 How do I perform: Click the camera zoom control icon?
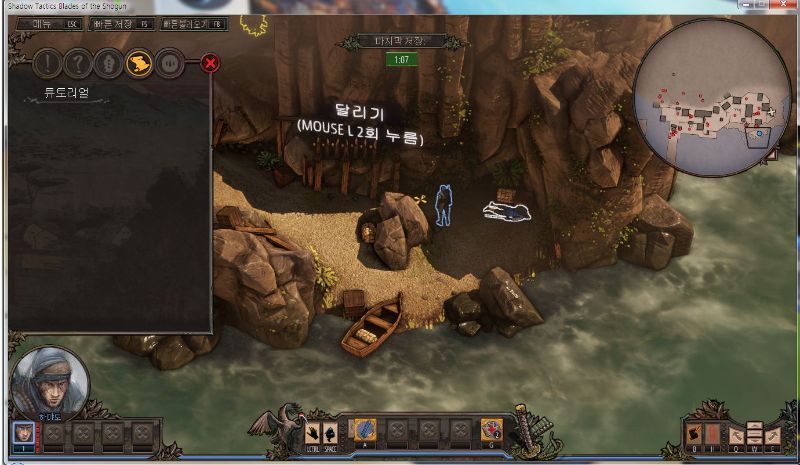[753, 433]
